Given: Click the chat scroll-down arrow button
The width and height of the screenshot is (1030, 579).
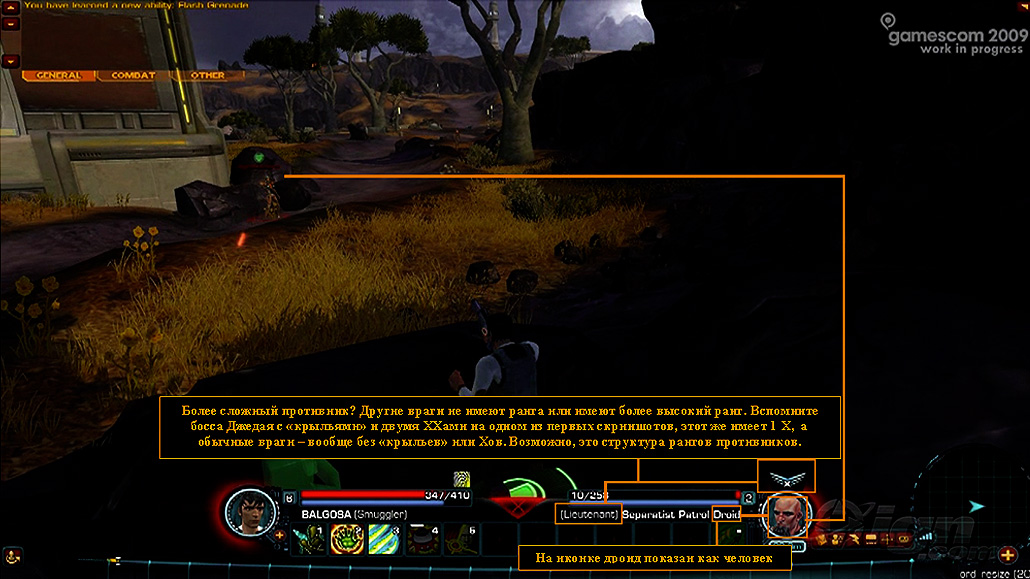Looking at the screenshot, I should (10, 61).
